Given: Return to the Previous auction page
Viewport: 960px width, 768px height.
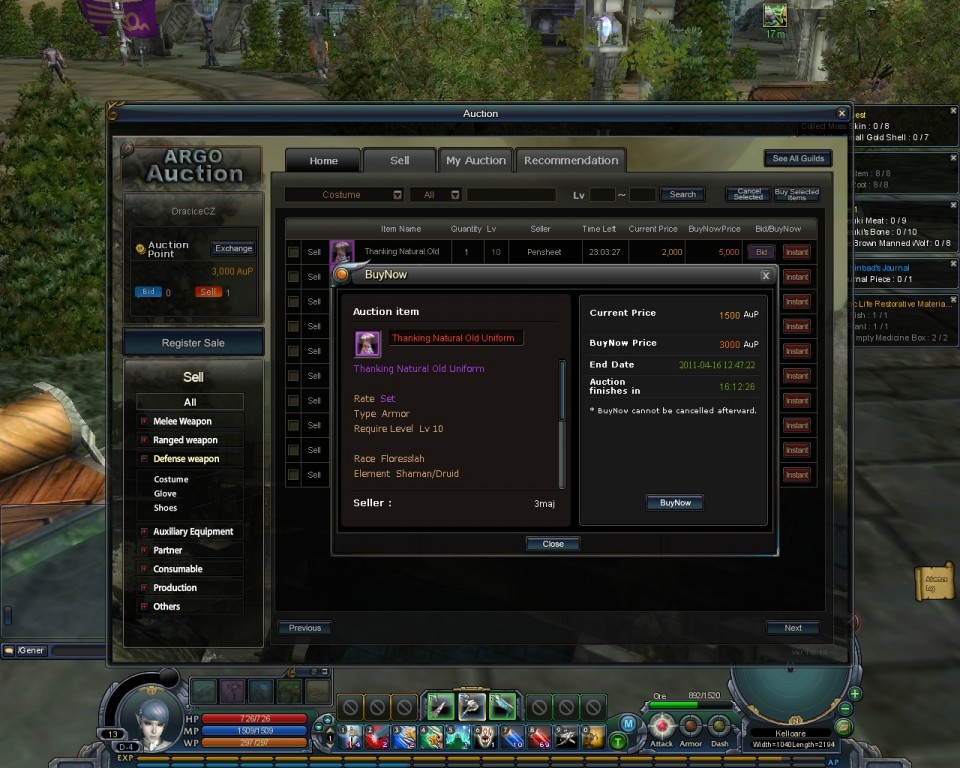Looking at the screenshot, I should [x=305, y=628].
